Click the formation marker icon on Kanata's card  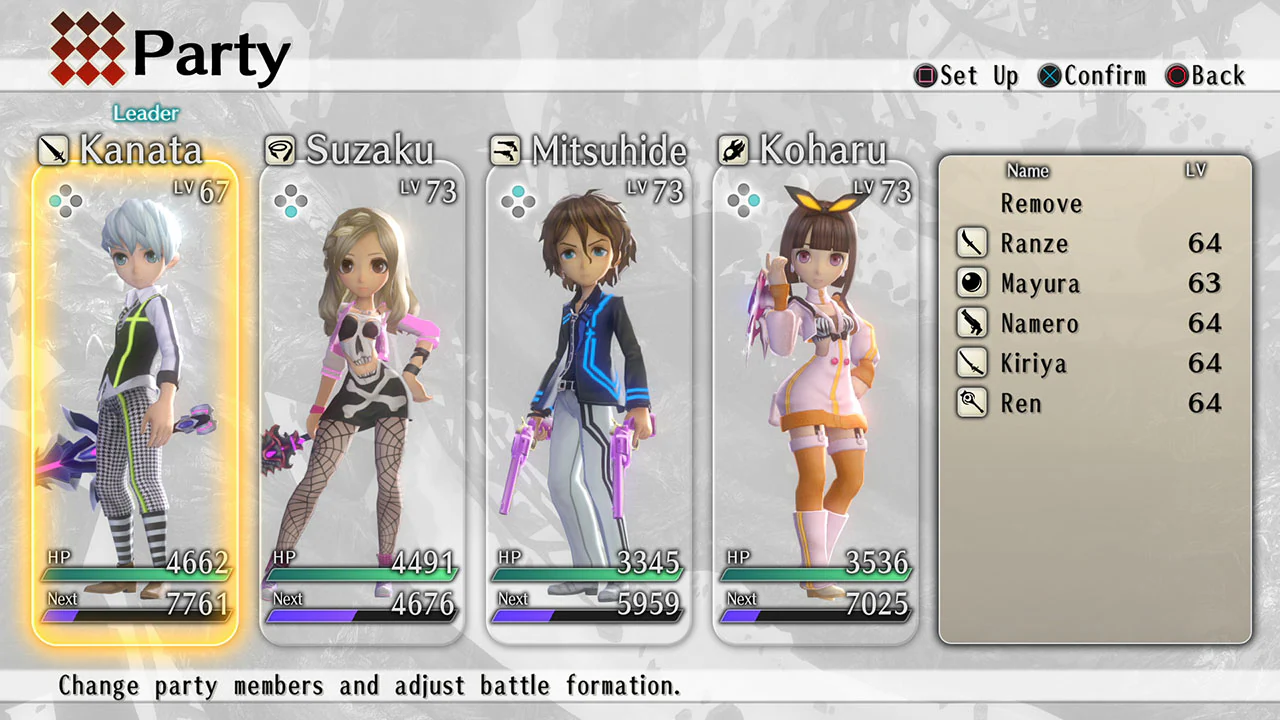[65, 200]
